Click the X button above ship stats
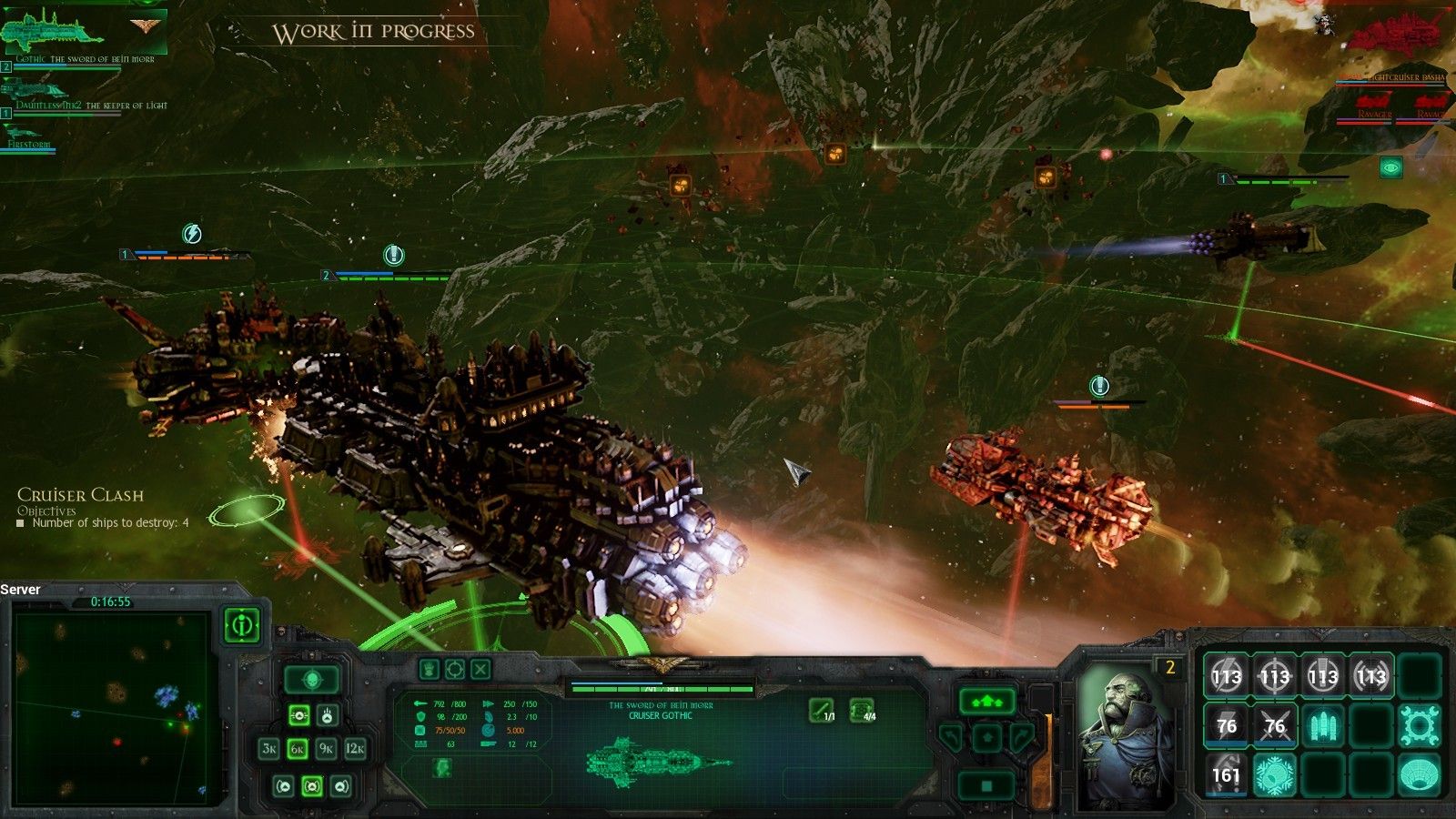 tap(480, 670)
